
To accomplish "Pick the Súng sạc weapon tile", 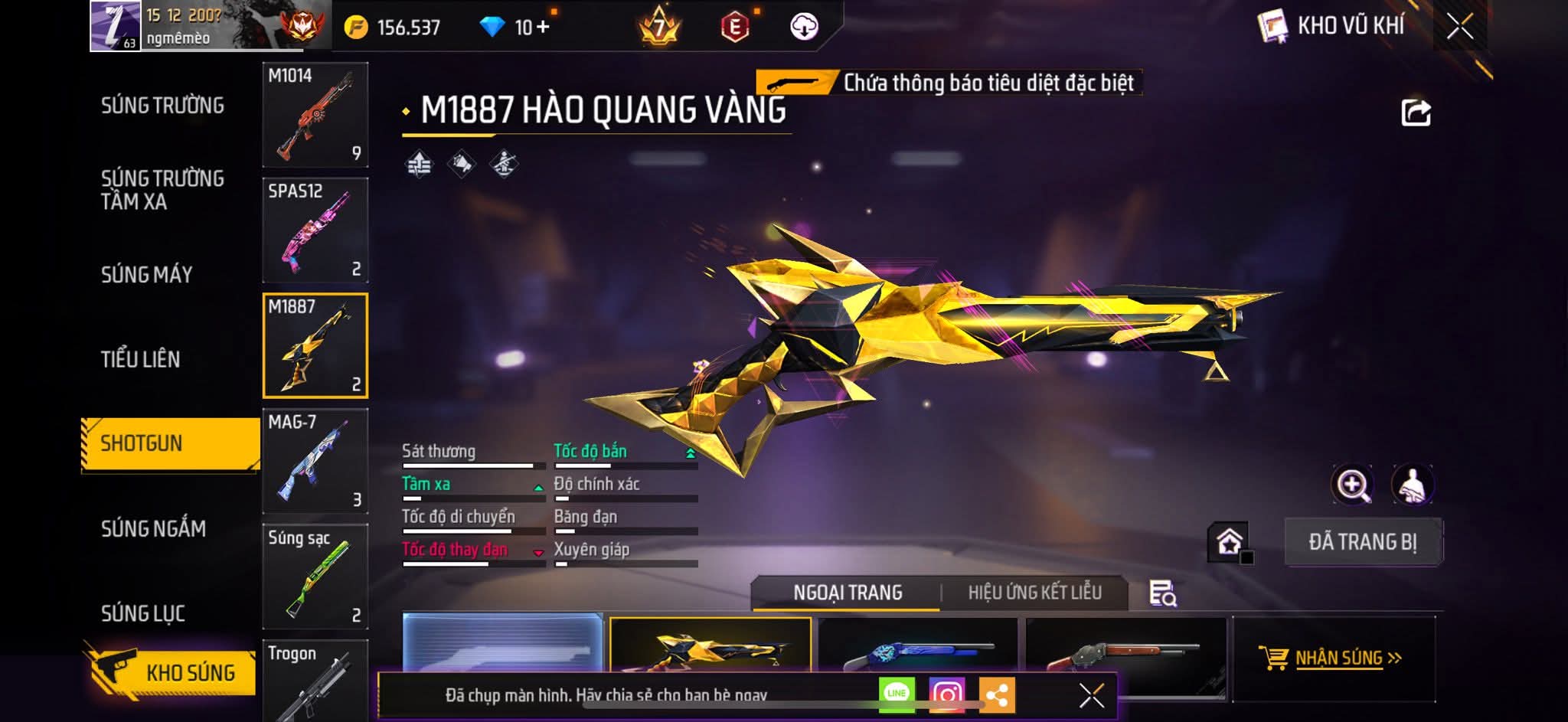I will pyautogui.click(x=315, y=577).
